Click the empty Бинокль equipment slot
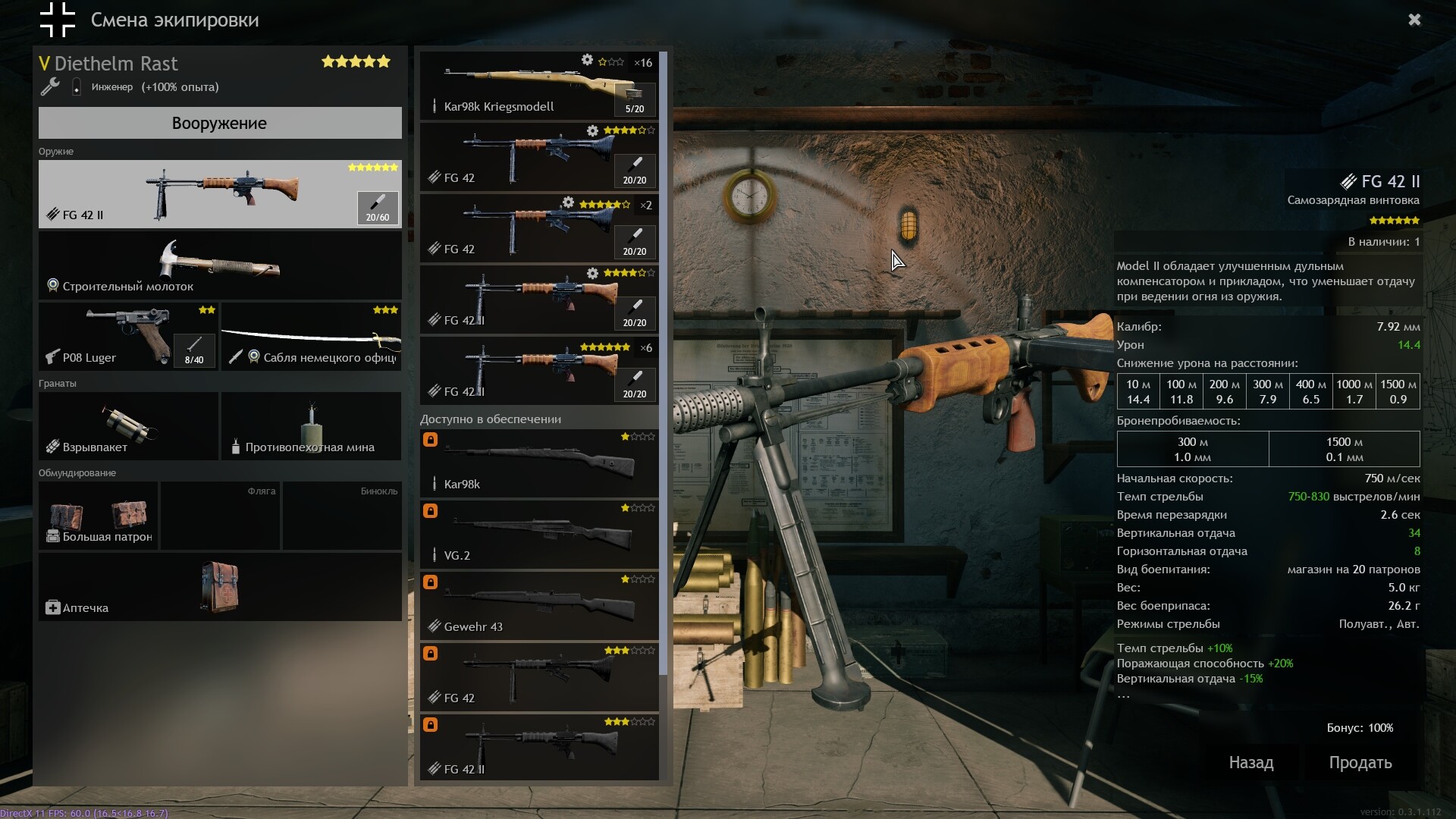This screenshot has height=819, width=1456. click(342, 516)
